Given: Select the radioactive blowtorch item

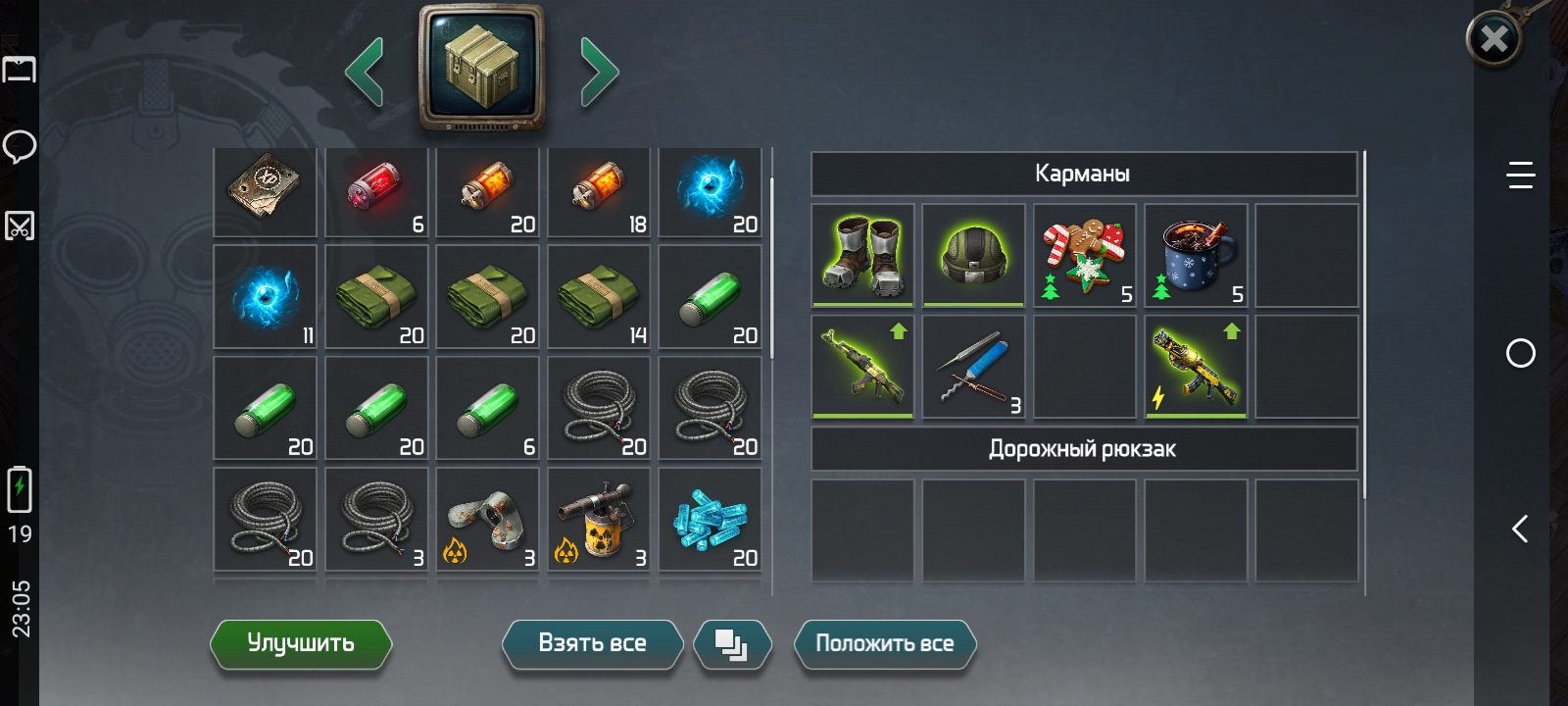Looking at the screenshot, I should point(599,520).
